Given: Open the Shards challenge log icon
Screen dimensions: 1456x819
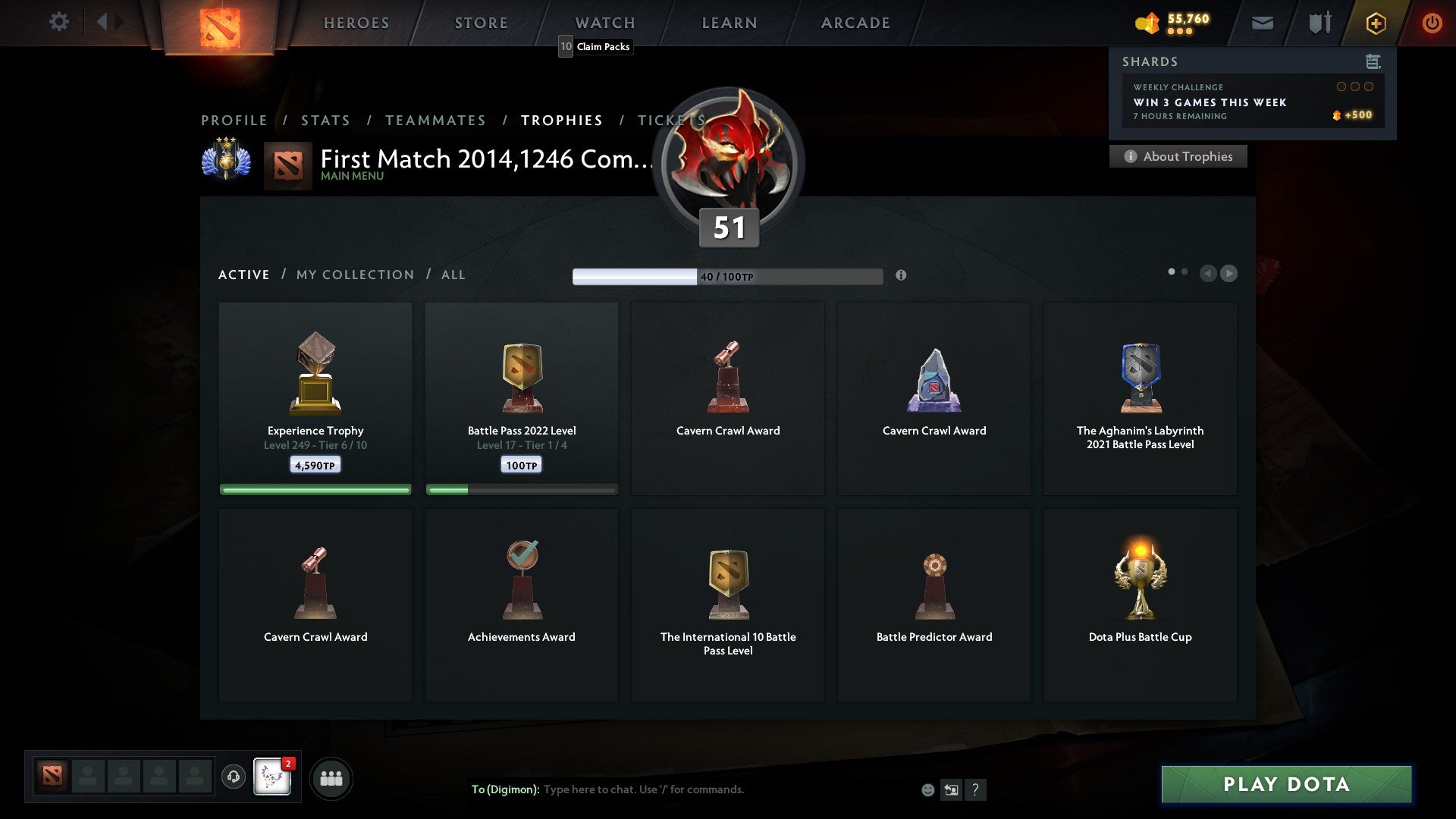Looking at the screenshot, I should pos(1373,61).
